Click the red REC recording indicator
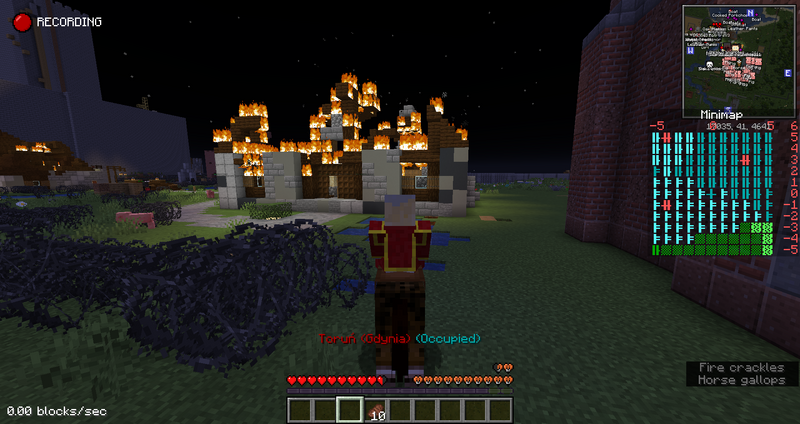Viewport: 800px width, 424px height. (18, 20)
